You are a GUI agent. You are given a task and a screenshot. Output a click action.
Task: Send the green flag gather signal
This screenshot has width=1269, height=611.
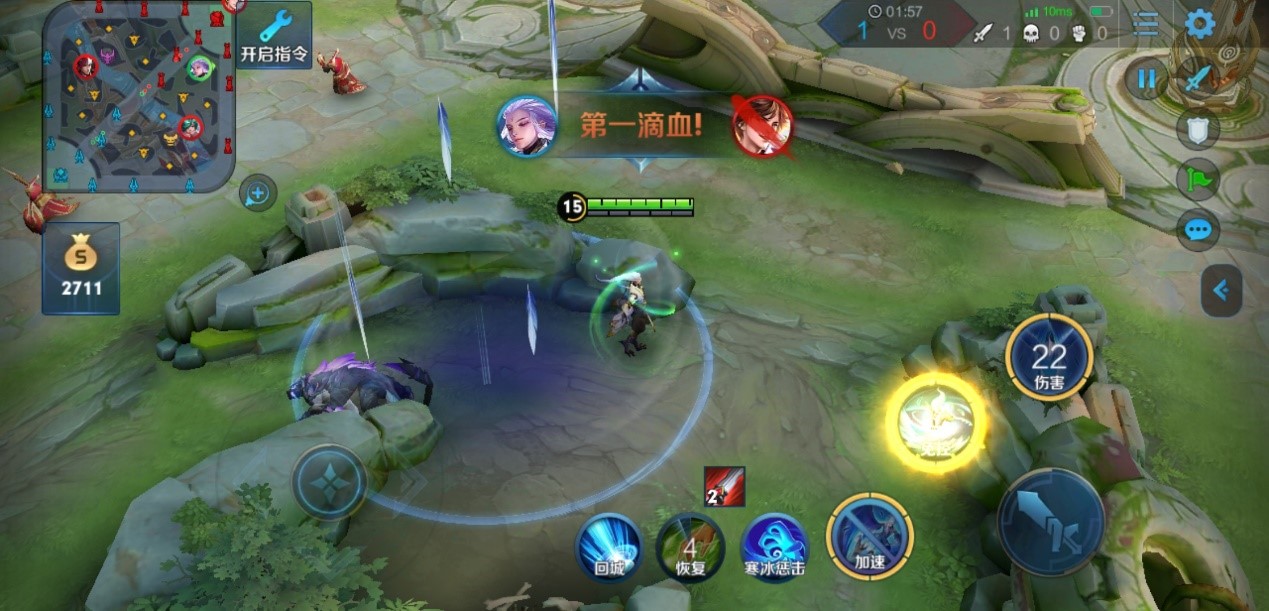1198,180
